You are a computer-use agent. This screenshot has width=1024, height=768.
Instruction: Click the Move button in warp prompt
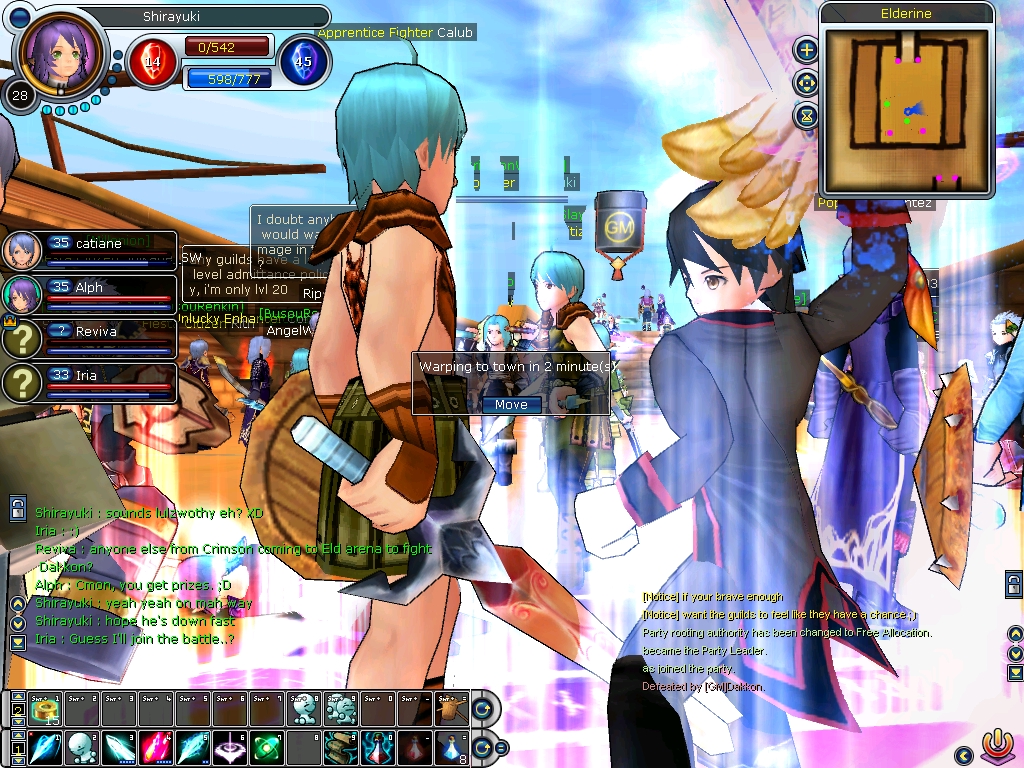pos(511,404)
